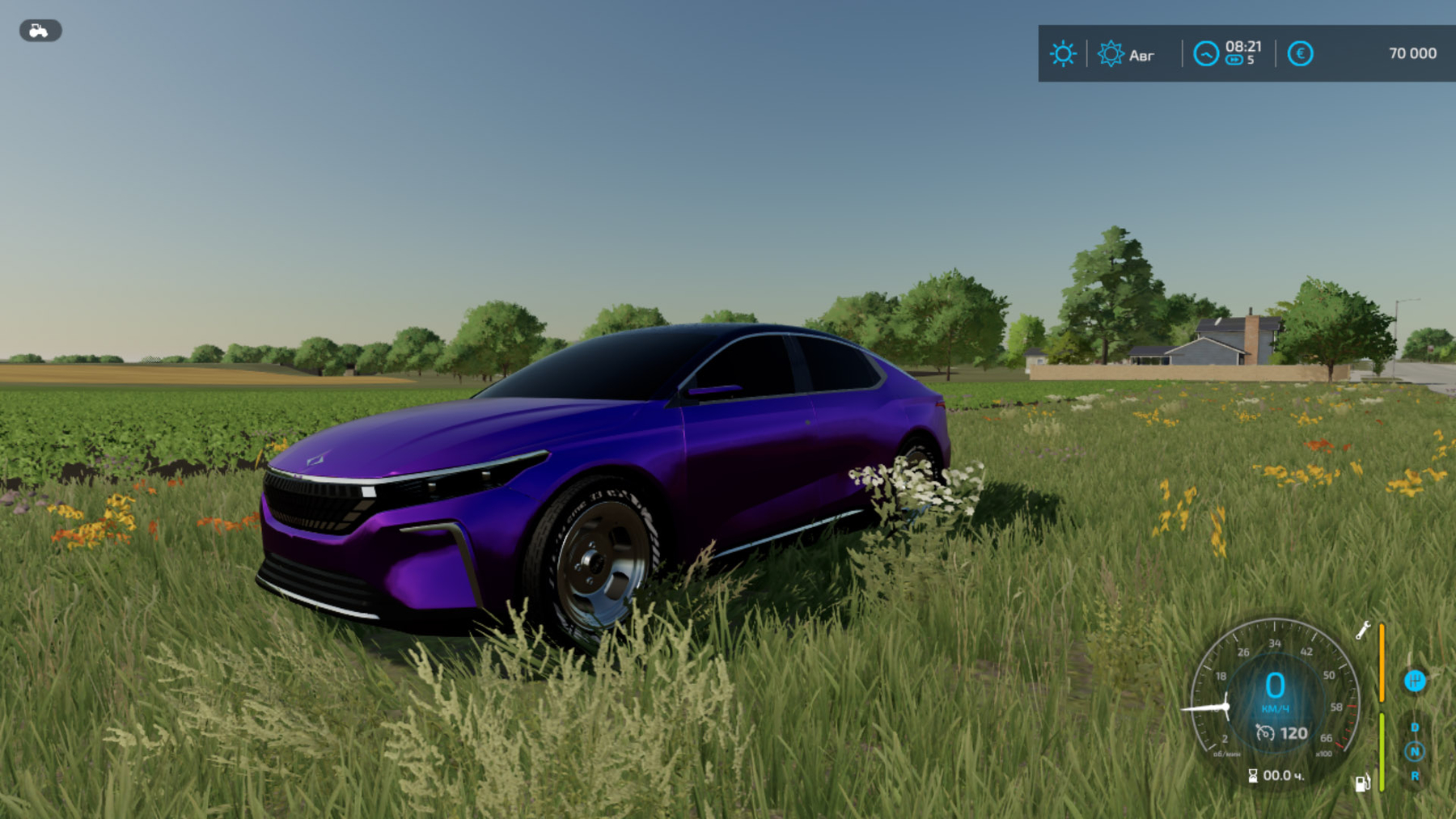Click the tractor icon in the corner
Image resolution: width=1456 pixels, height=819 pixels.
point(40,31)
